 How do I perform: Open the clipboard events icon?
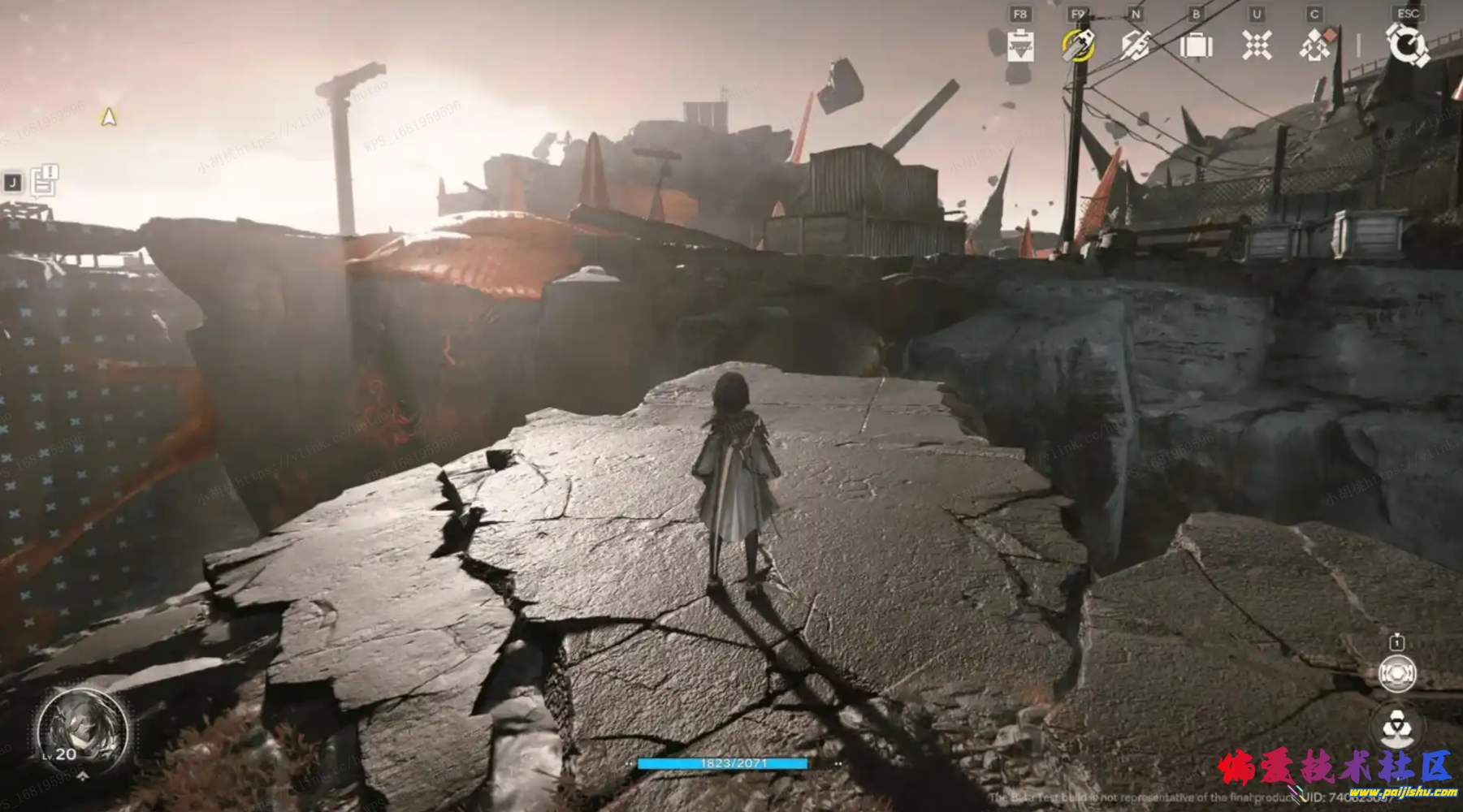tap(1020, 45)
